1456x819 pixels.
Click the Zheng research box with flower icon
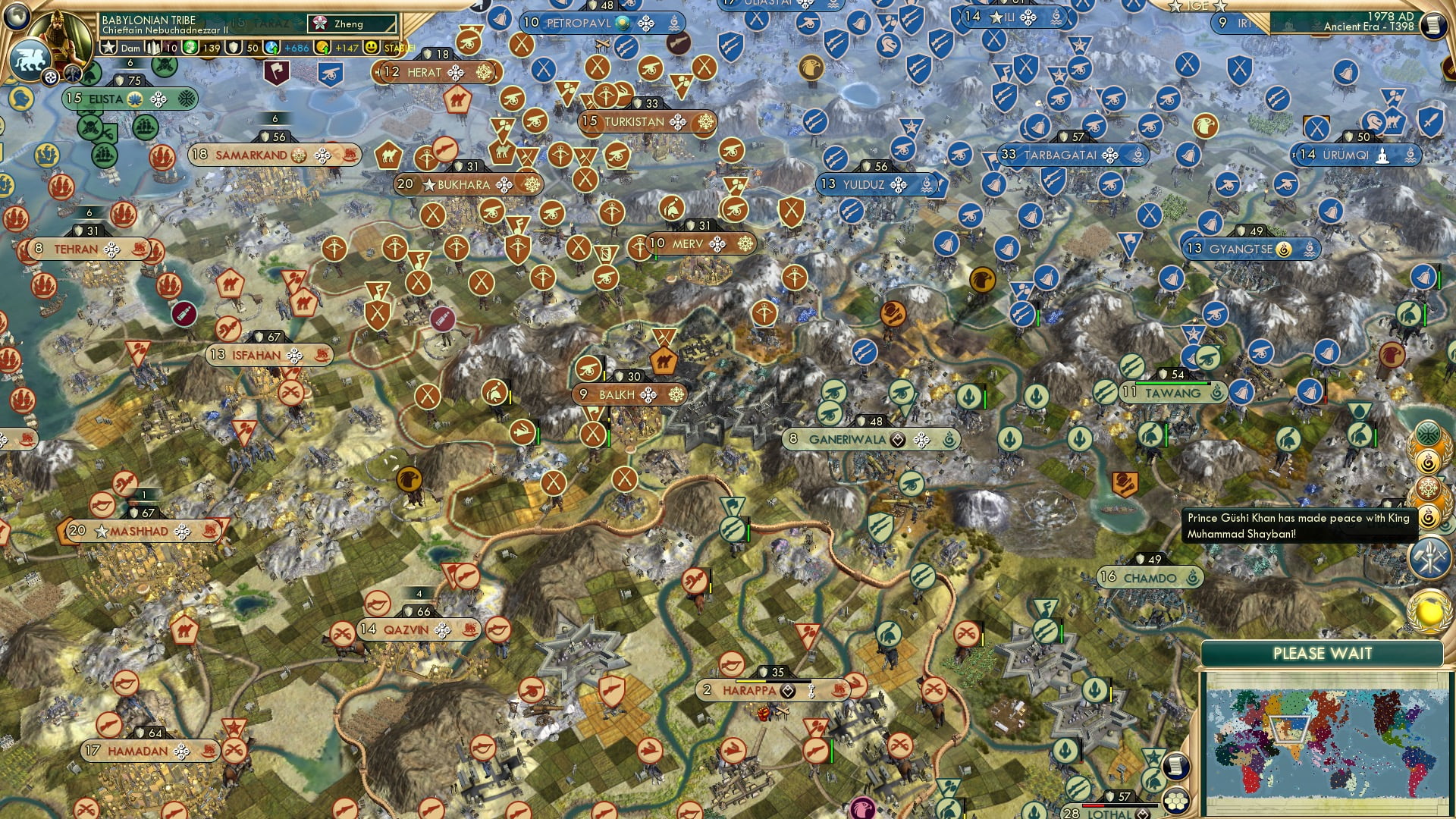pyautogui.click(x=350, y=24)
